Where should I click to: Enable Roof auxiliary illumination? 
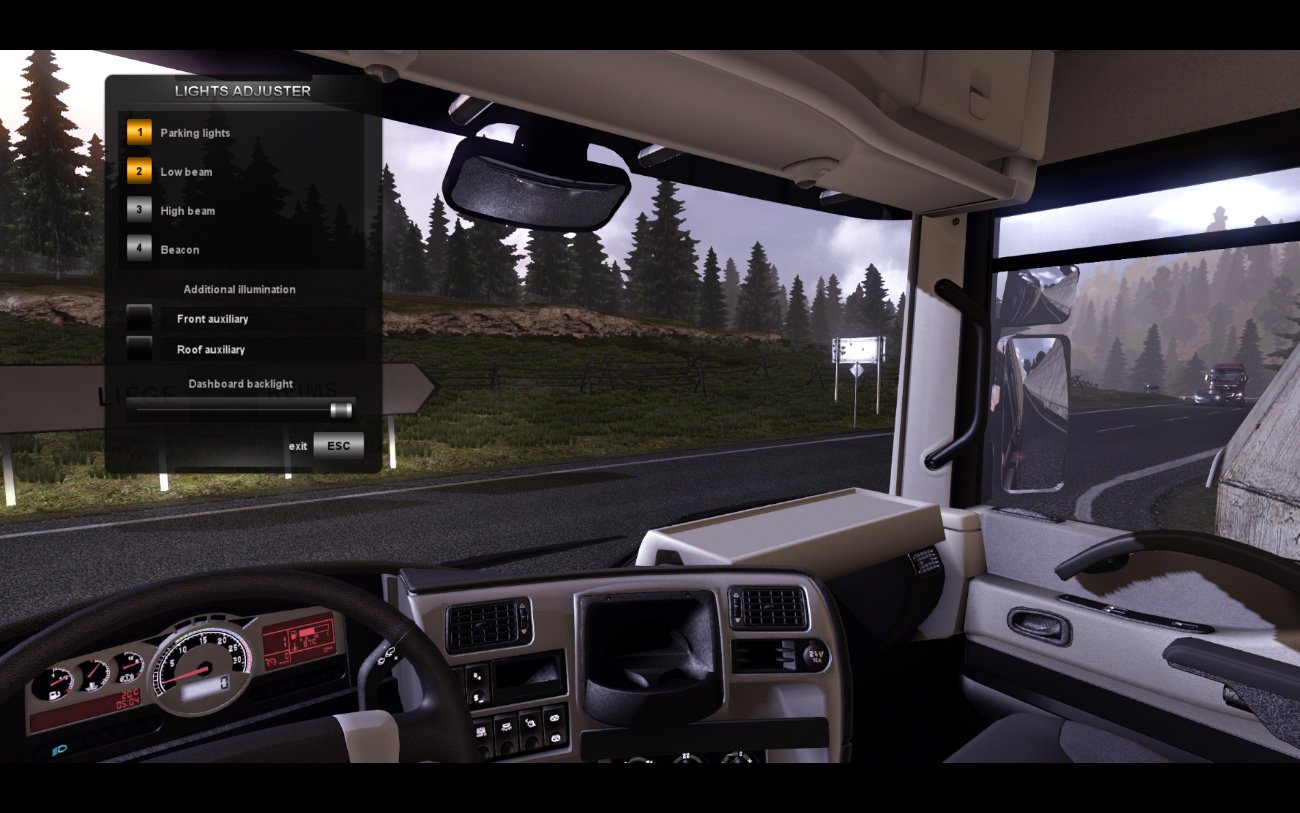(x=140, y=349)
